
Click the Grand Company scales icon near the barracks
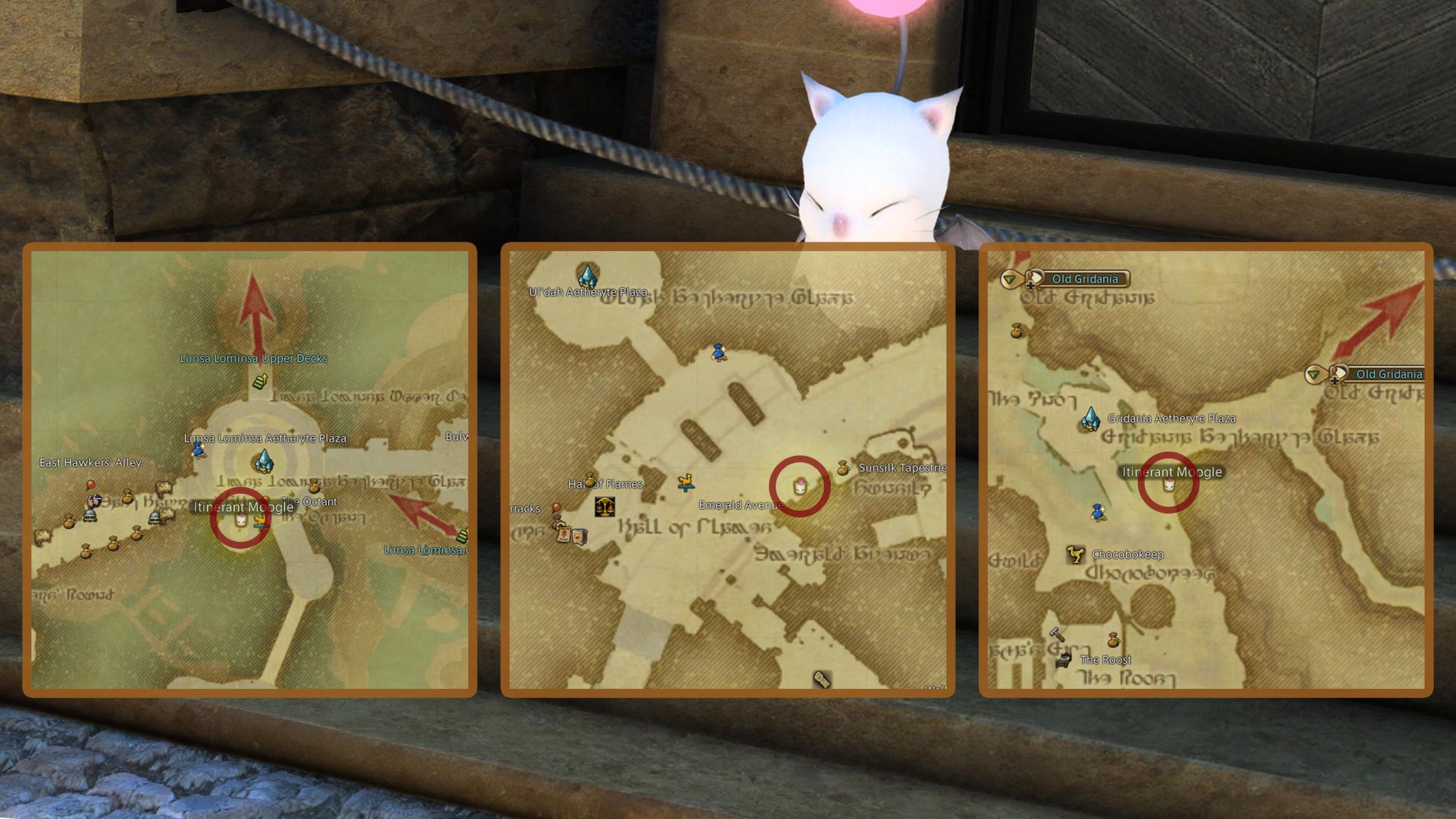tap(605, 507)
